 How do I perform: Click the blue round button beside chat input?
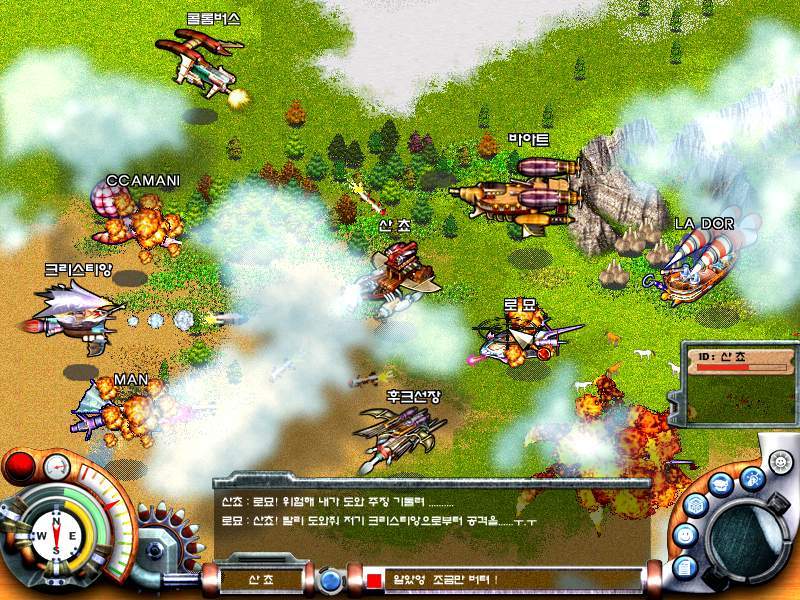[x=328, y=580]
